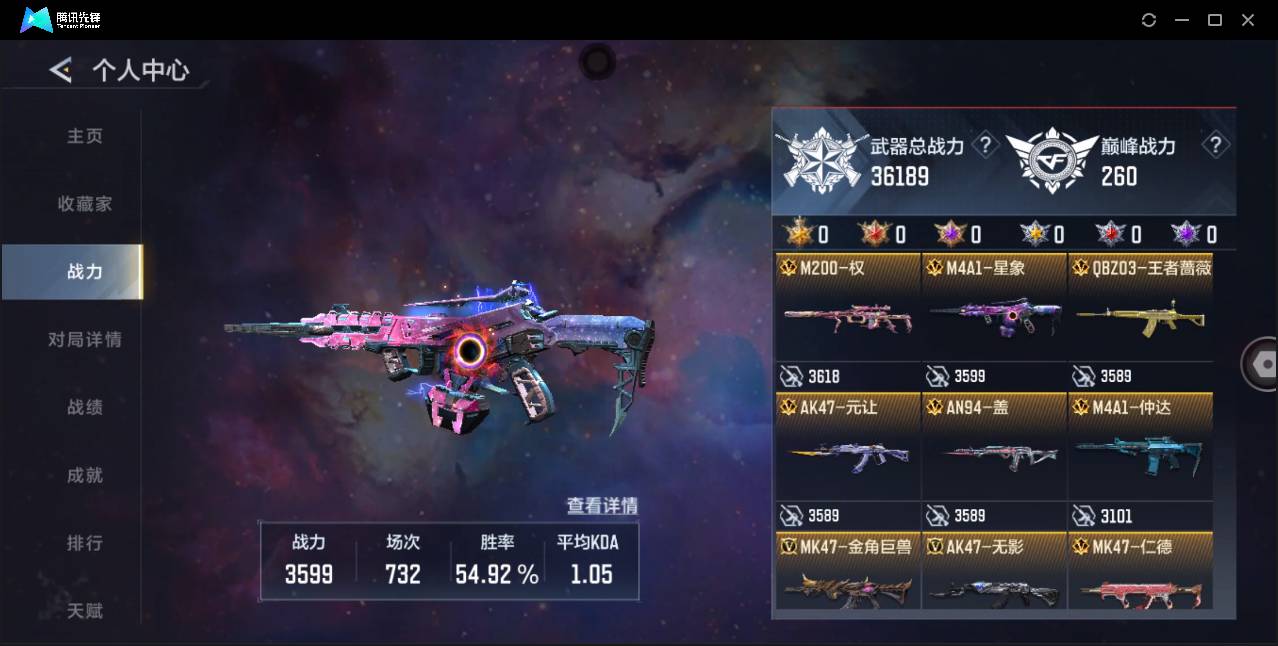
Task: Open the help icon beside 巅峰战力
Action: 1215,146
